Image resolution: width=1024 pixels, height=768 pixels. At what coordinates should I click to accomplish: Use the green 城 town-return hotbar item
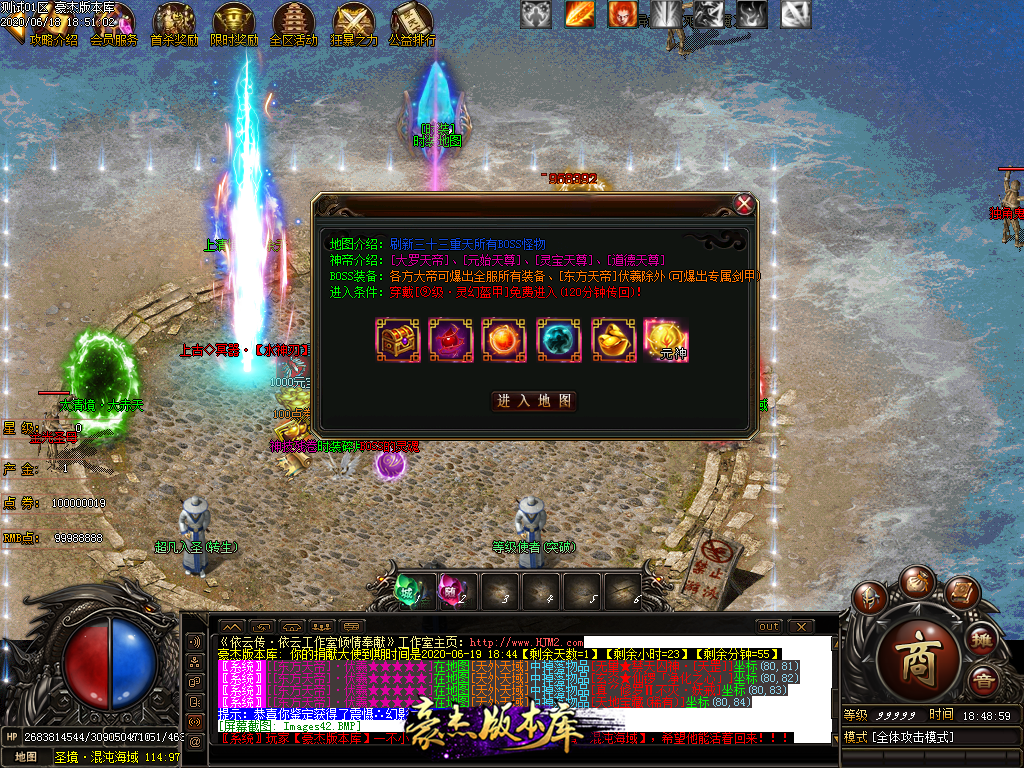409,590
